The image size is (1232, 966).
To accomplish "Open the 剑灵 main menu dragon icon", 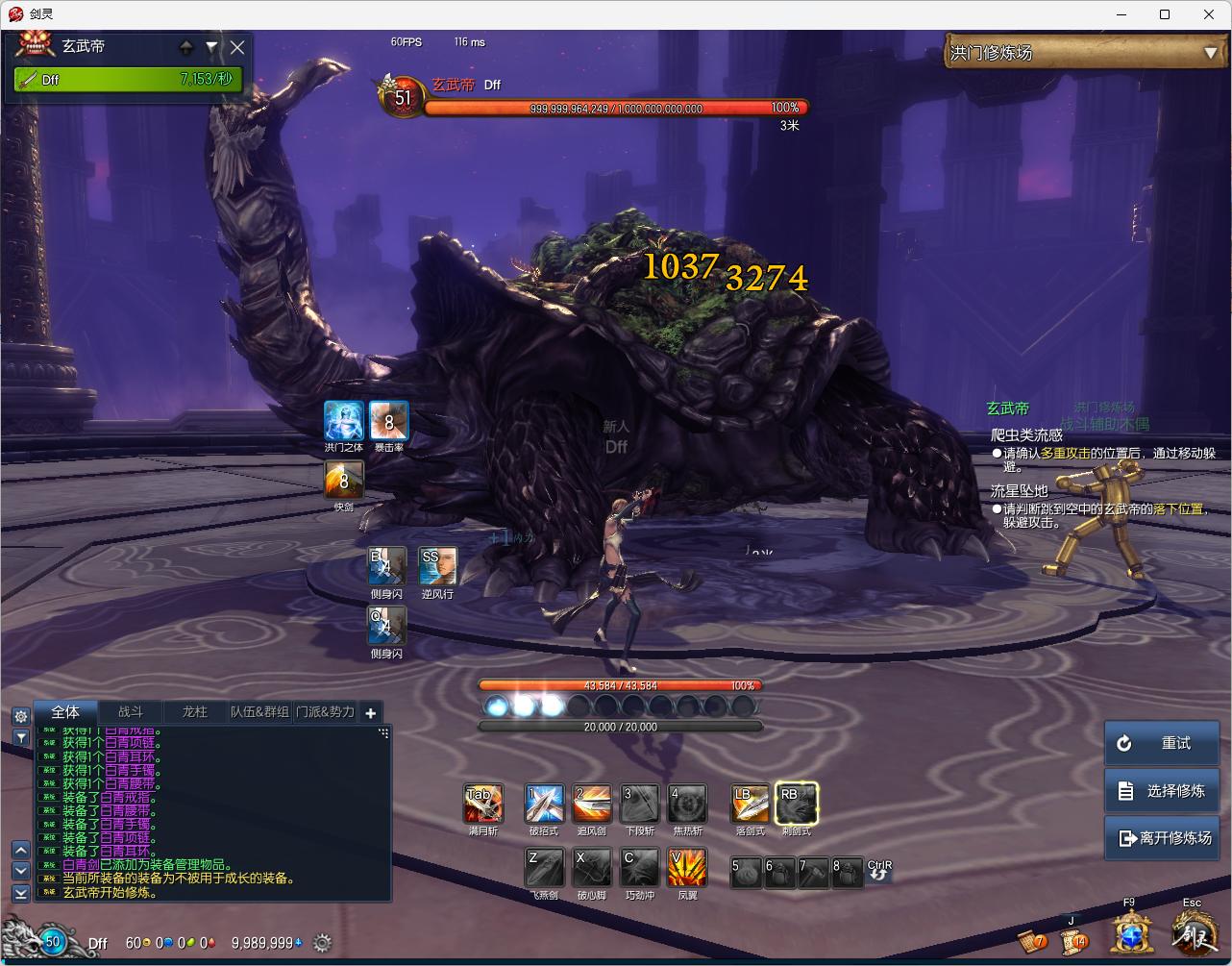I will (x=1193, y=933).
